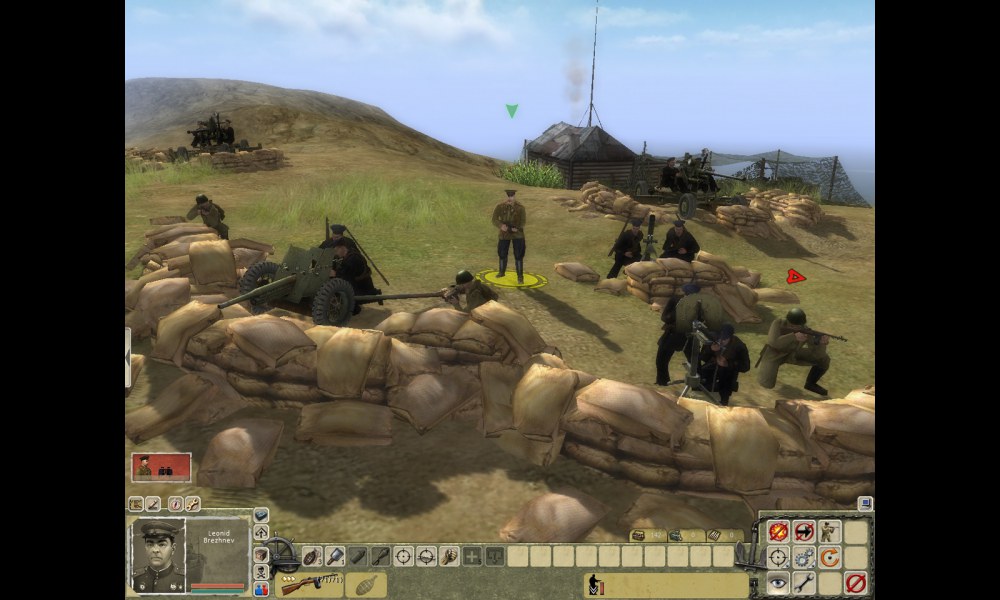Click the blue monitor icon button
Viewport: 1000px width, 600px height.
coord(866,504)
